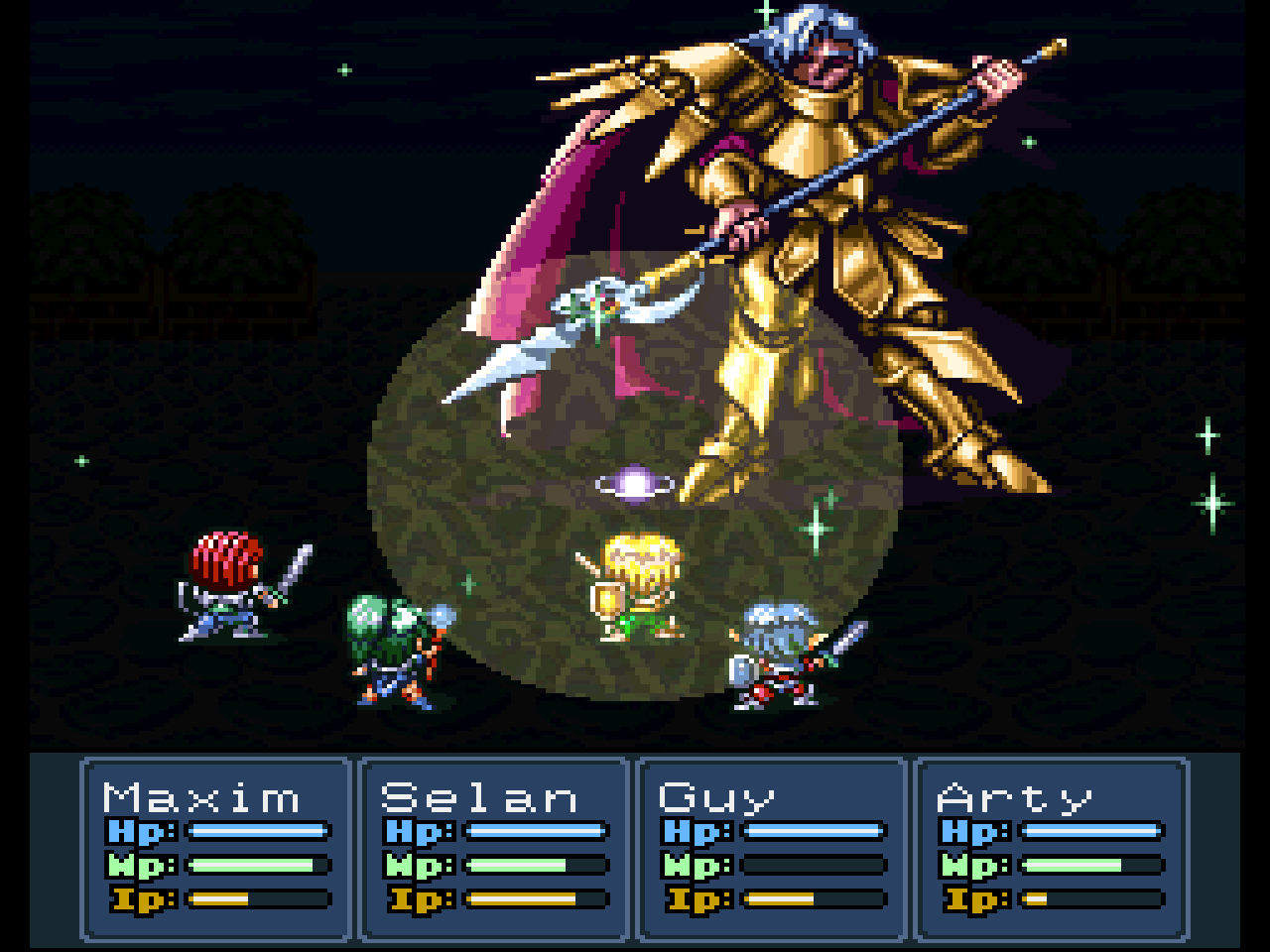Pick Arty's party status panel
This screenshot has width=1270, height=952.
tap(1050, 848)
